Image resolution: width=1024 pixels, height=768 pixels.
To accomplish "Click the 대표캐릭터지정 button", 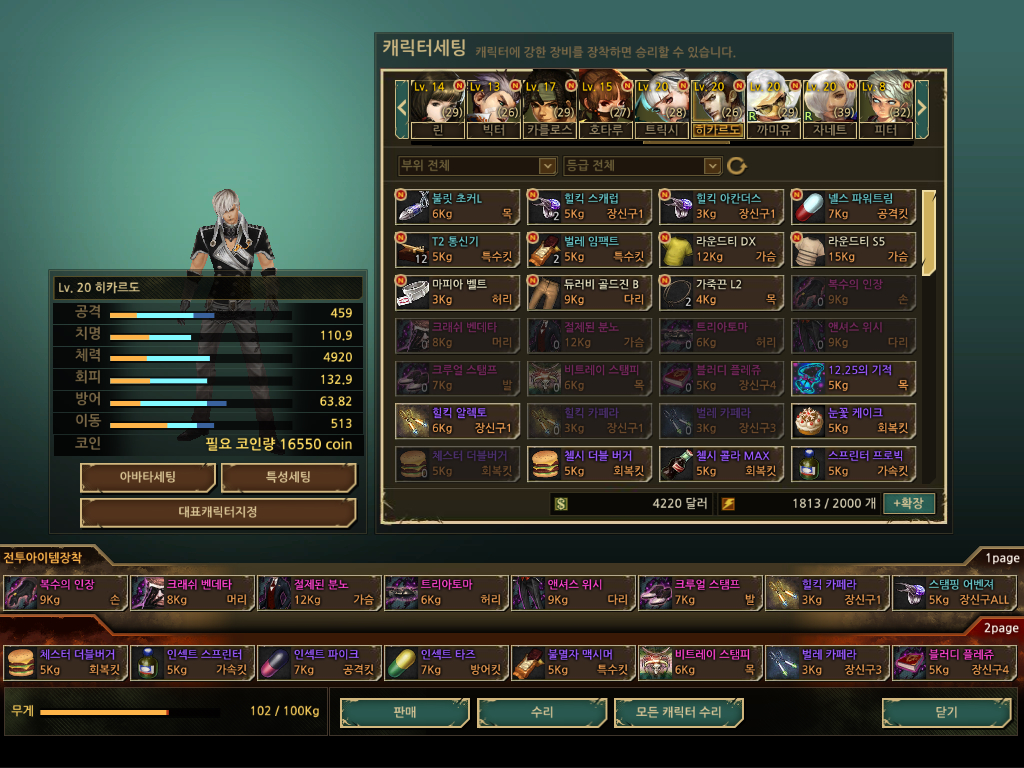I will pos(218,512).
